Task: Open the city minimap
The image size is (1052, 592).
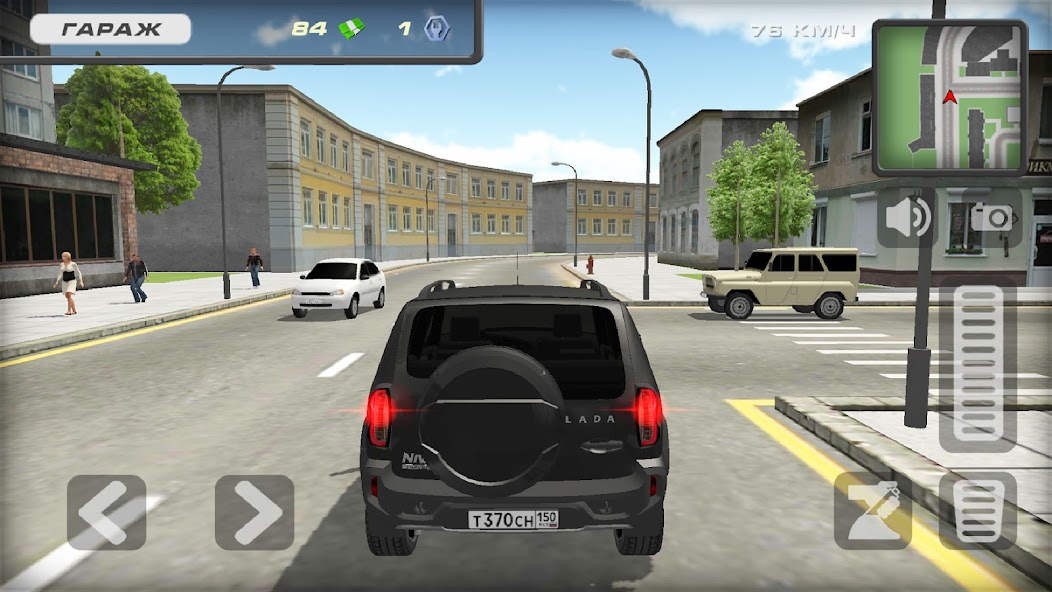Action: tap(949, 97)
